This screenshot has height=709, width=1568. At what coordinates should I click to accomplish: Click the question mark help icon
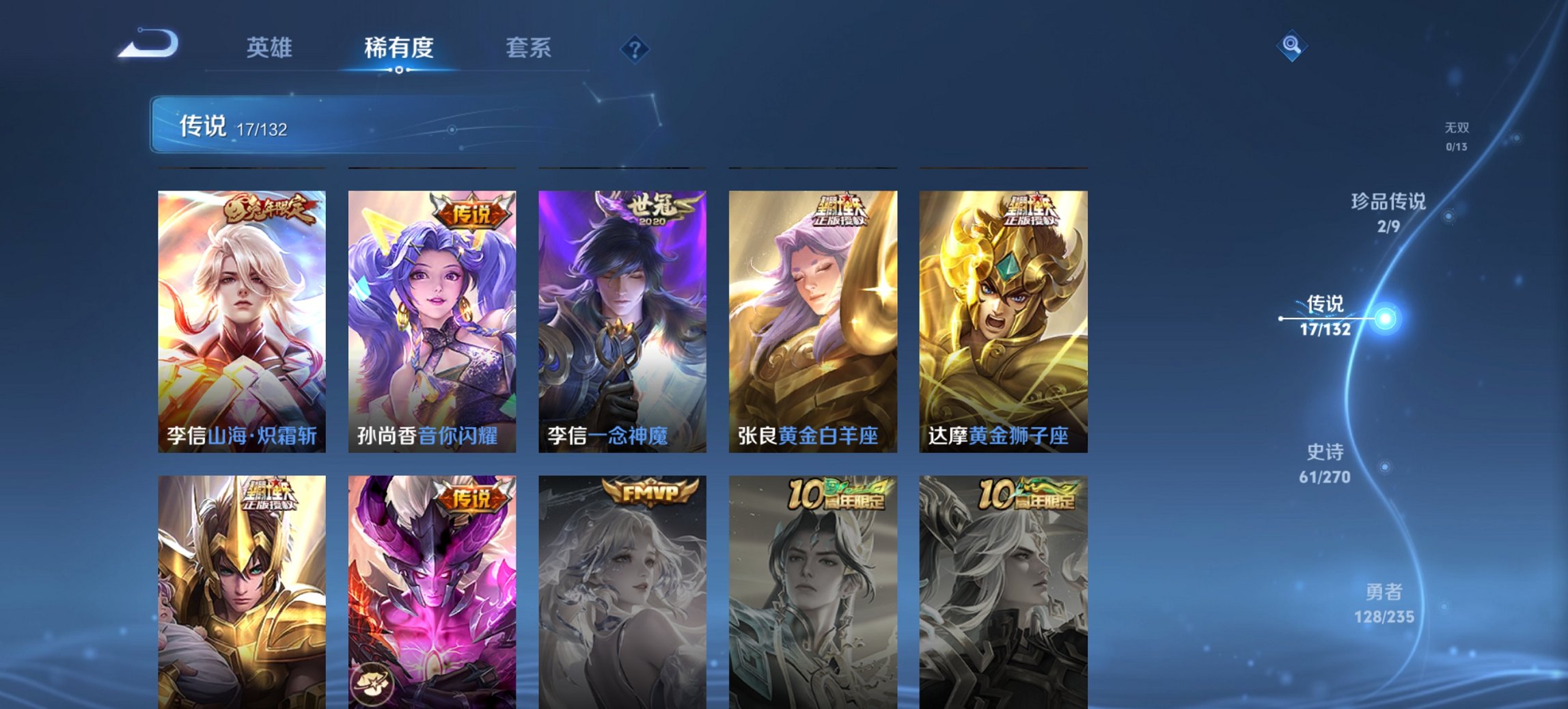point(634,48)
